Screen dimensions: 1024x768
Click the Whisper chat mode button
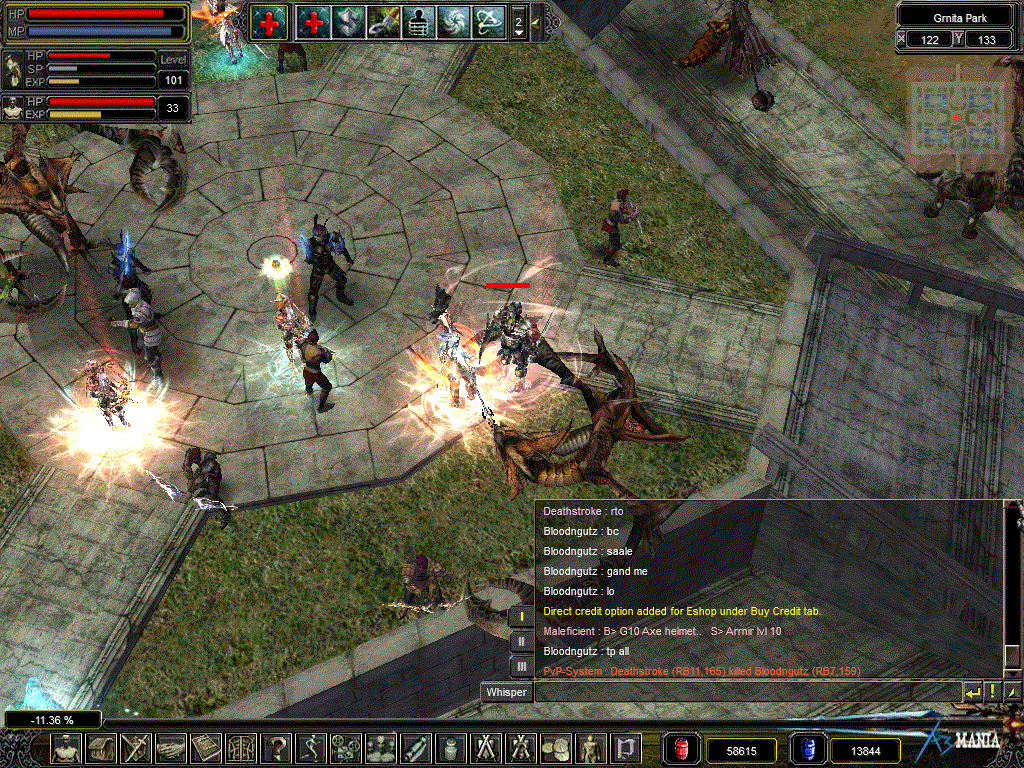(506, 692)
